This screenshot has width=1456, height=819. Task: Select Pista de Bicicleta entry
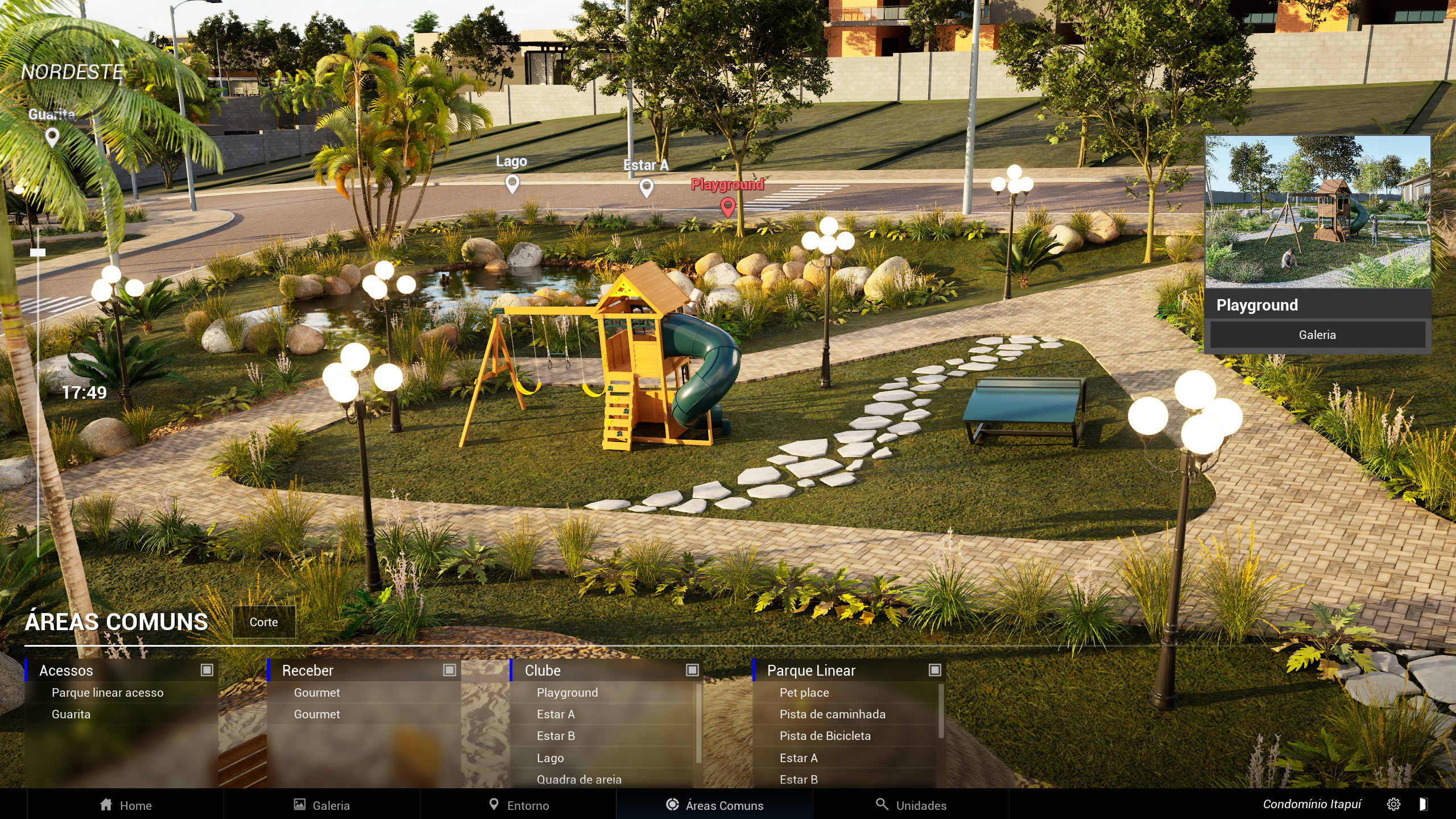click(825, 736)
